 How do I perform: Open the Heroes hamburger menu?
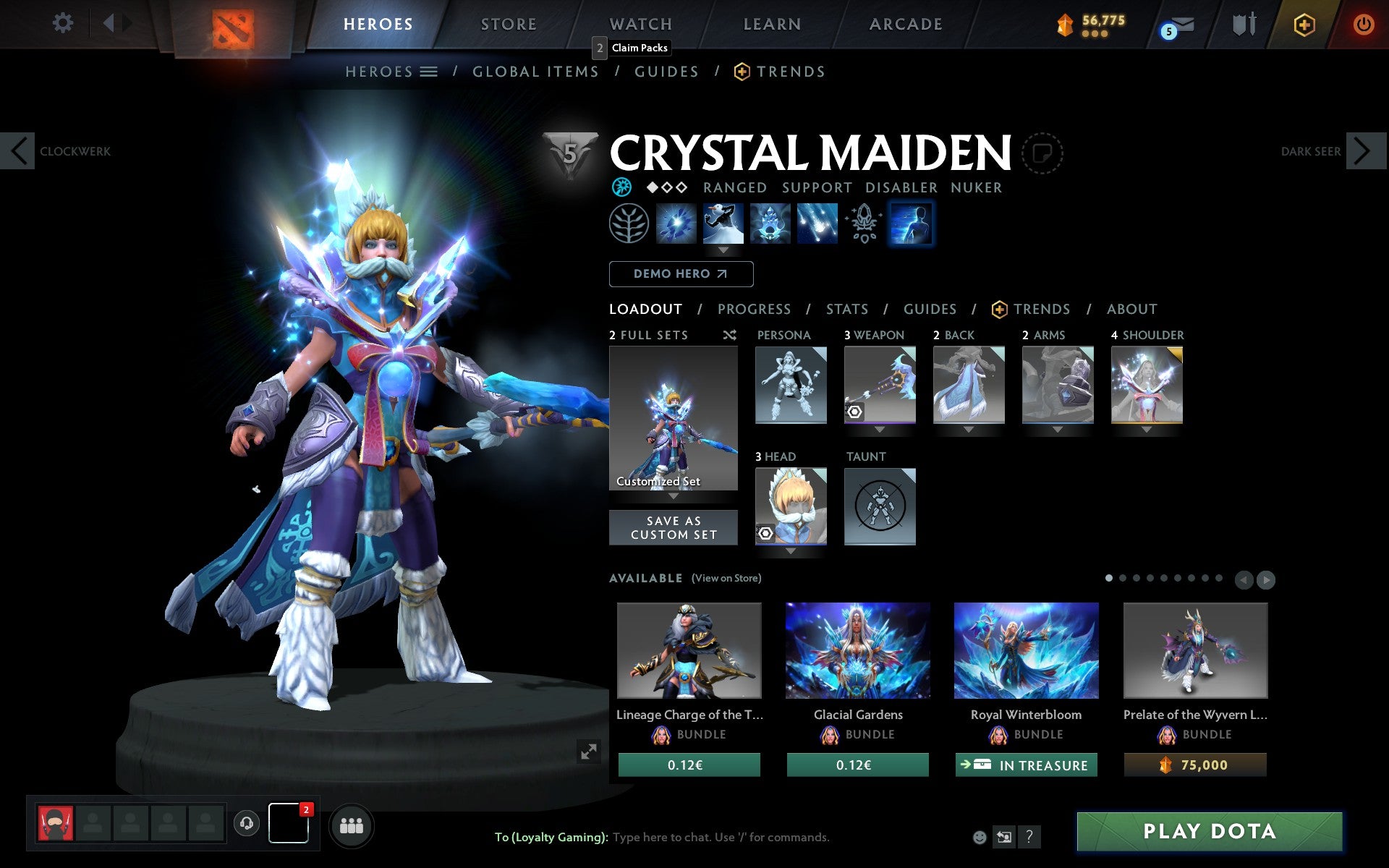tap(430, 72)
